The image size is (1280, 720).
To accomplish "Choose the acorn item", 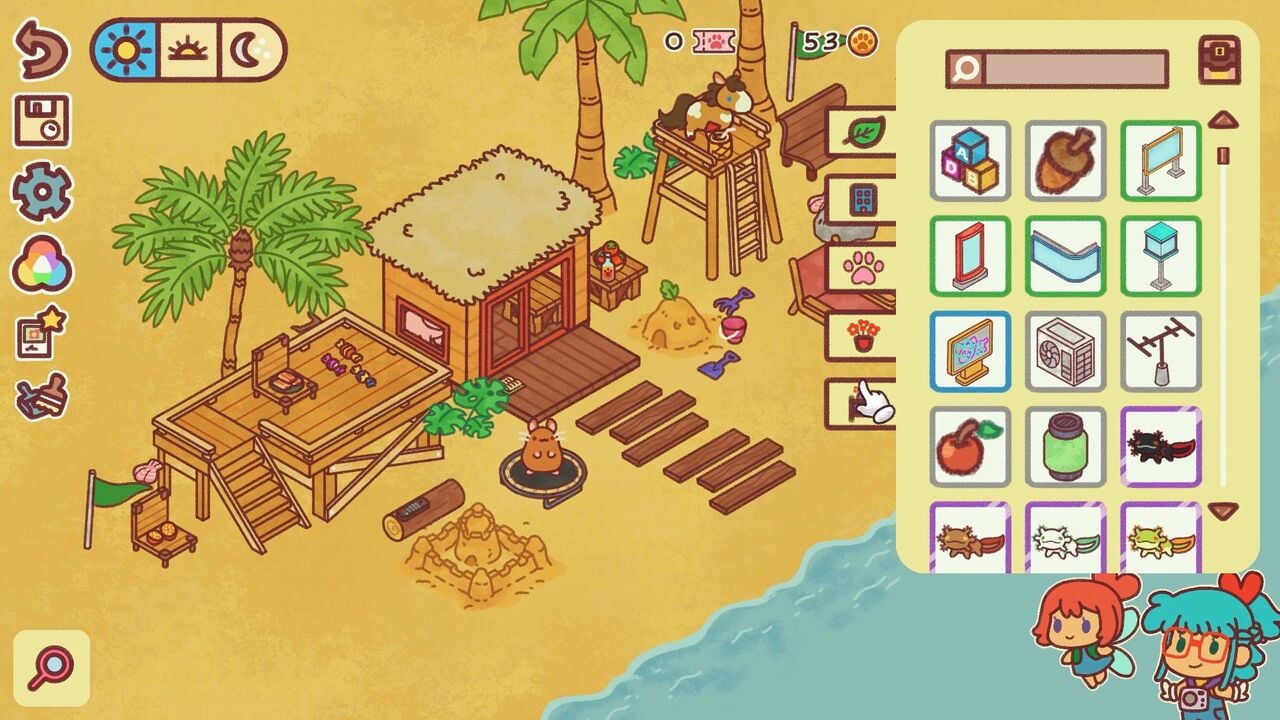I will 1065,161.
